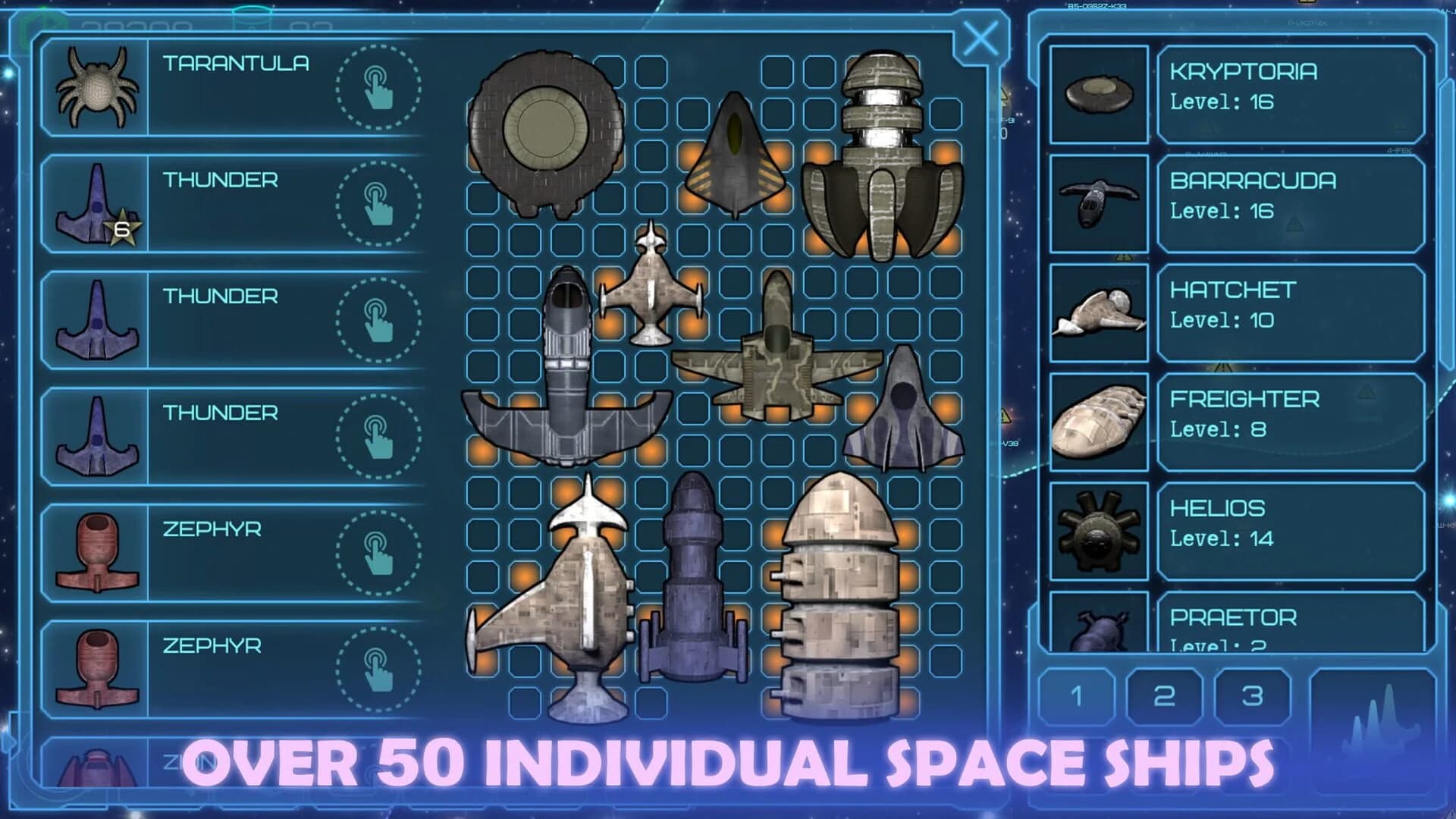Click the Kryptoria Level 16 info panel
The height and width of the screenshot is (819, 1456).
1289,95
